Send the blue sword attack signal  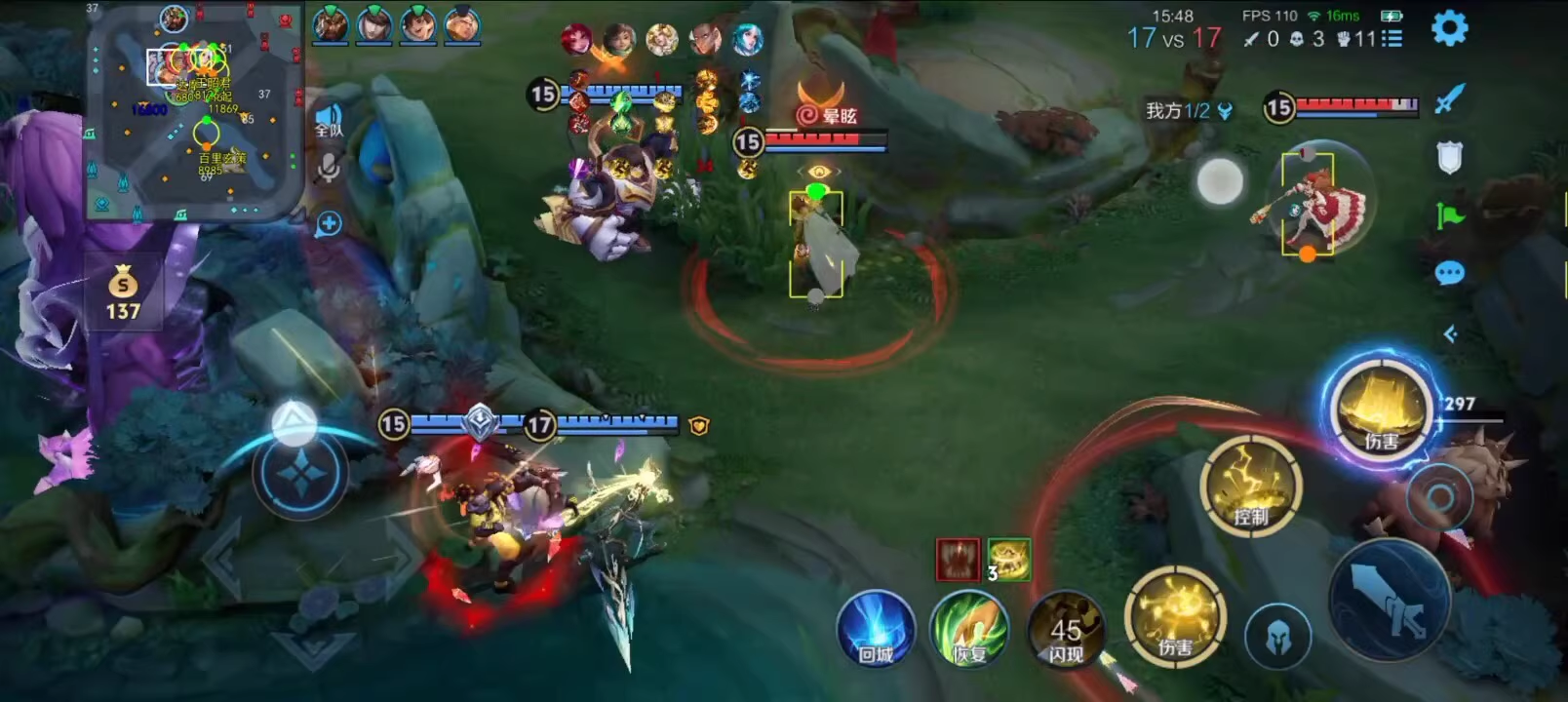(1450, 98)
